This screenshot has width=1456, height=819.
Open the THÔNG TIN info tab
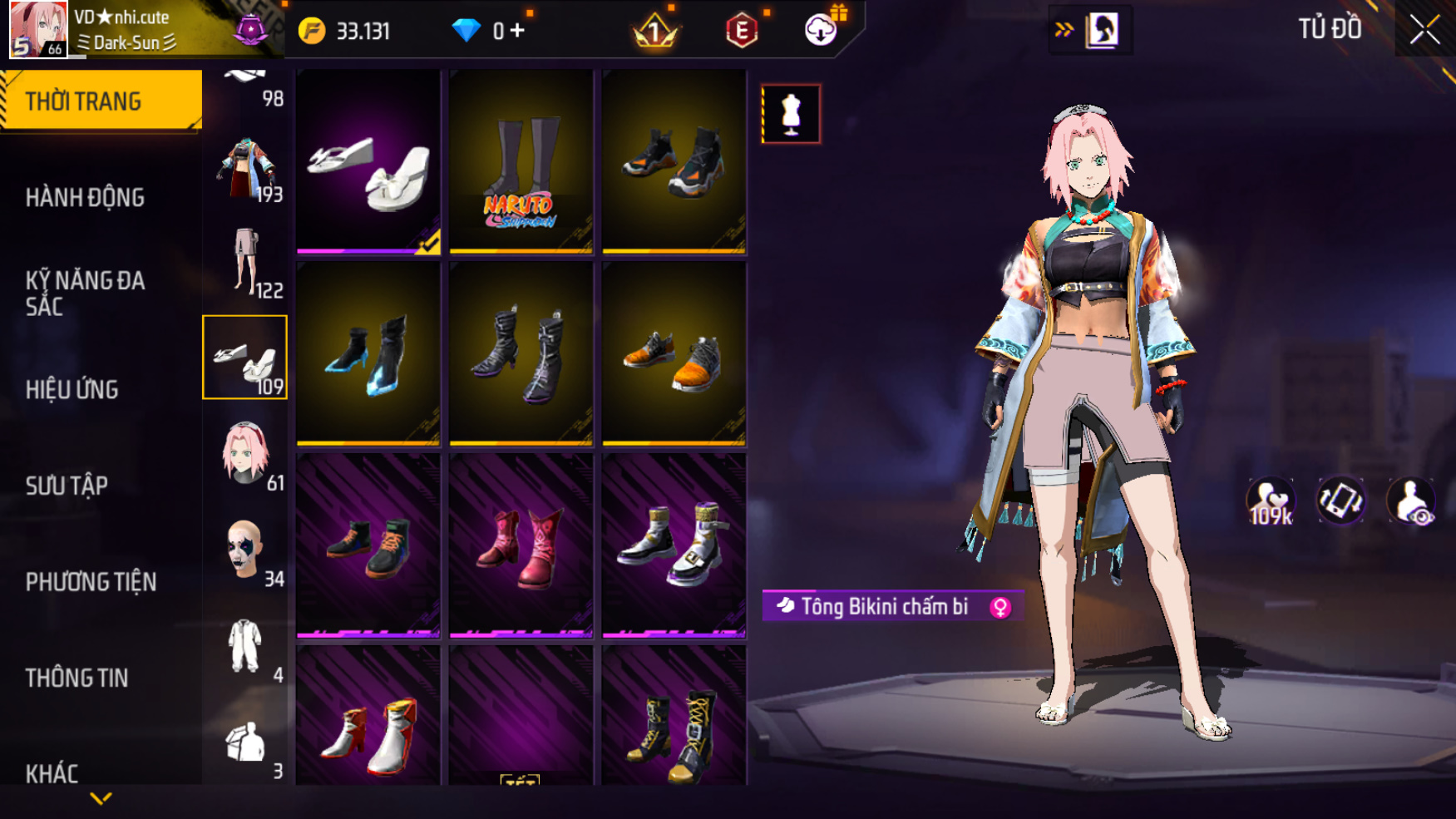(77, 678)
